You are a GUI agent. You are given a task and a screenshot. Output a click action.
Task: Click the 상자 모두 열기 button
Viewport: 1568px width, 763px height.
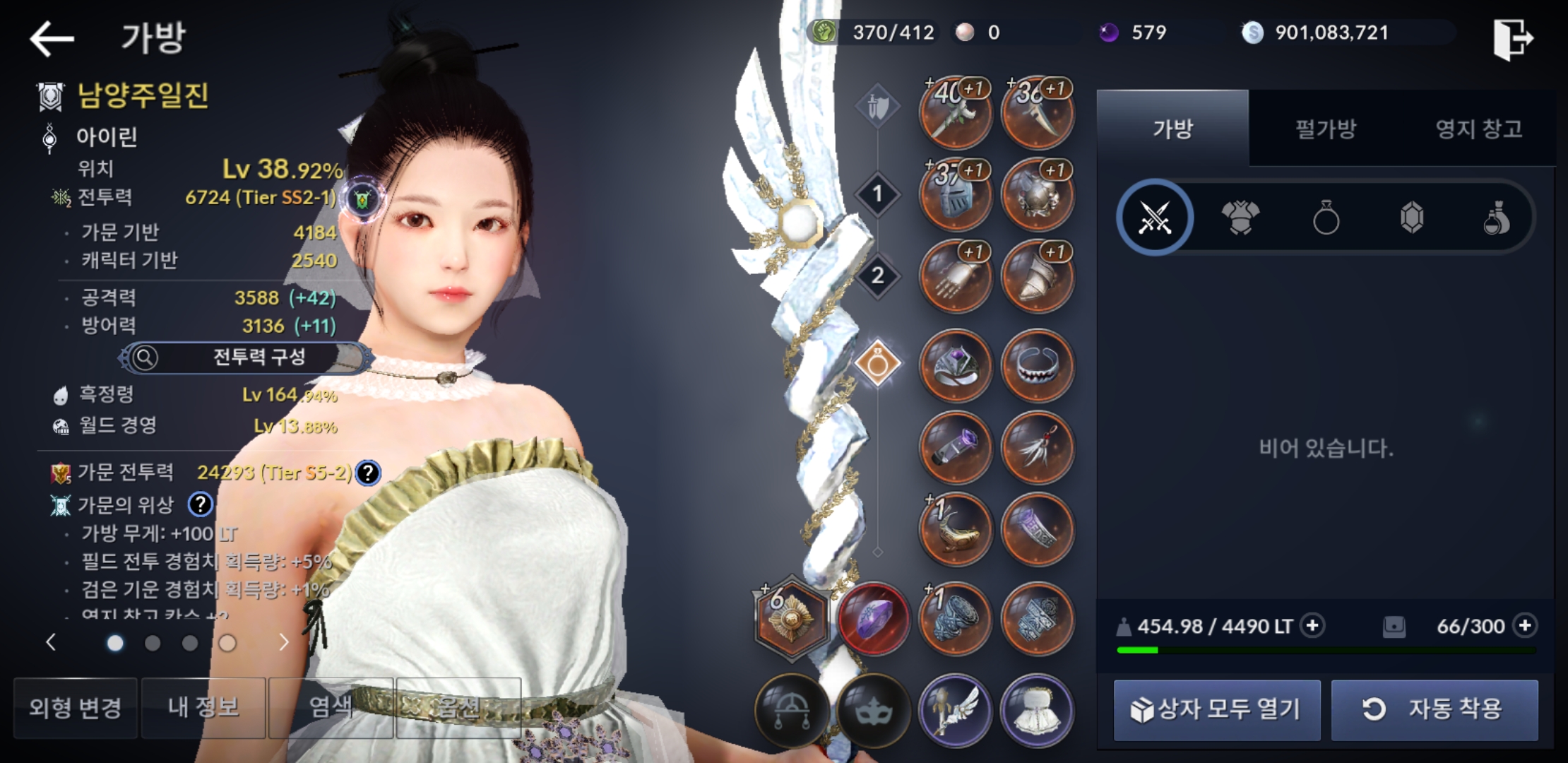tap(1216, 709)
